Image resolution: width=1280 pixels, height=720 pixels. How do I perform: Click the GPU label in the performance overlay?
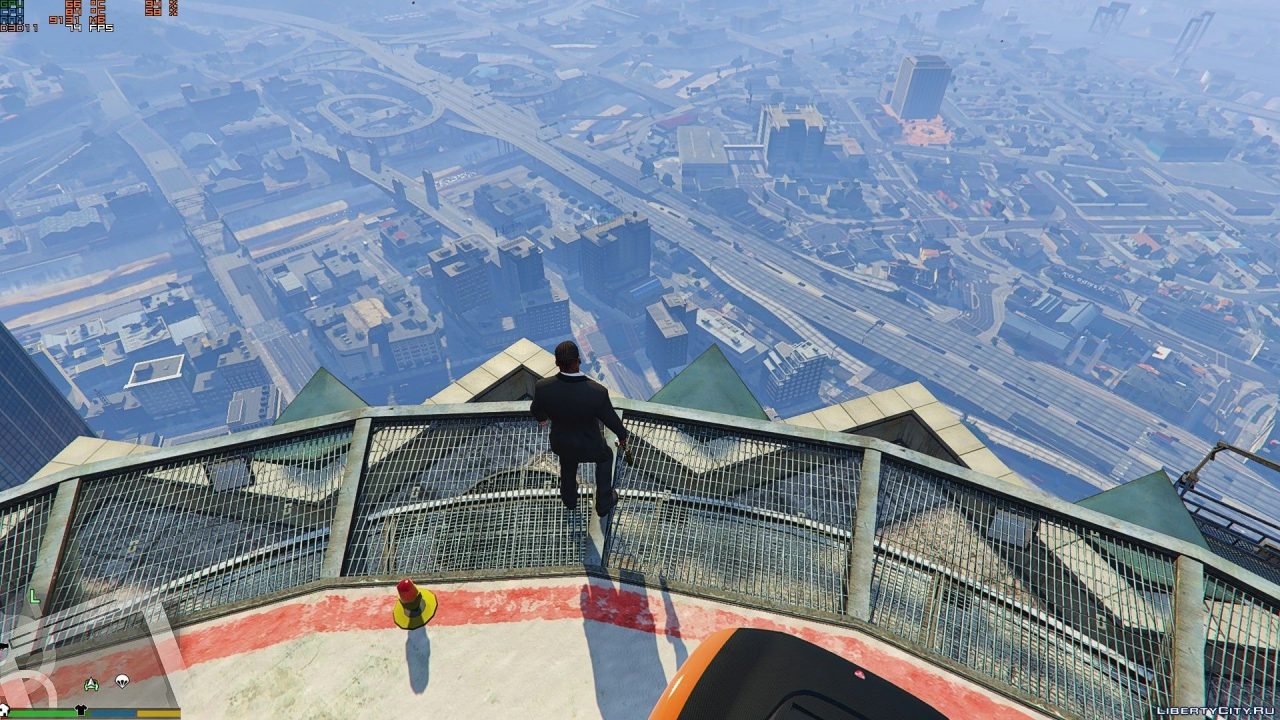point(10,4)
